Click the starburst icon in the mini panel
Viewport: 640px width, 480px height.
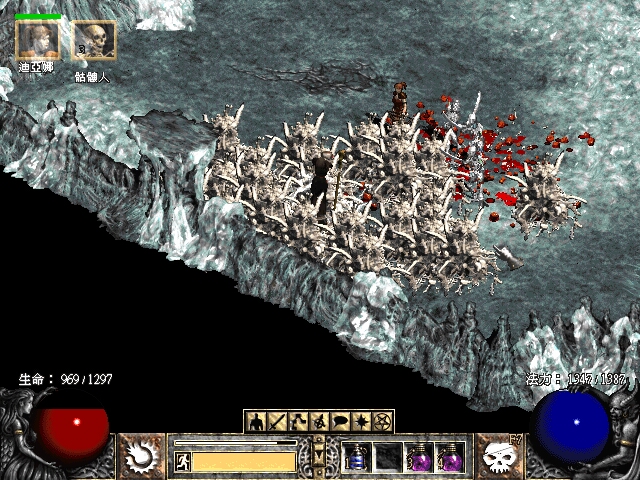(x=361, y=421)
